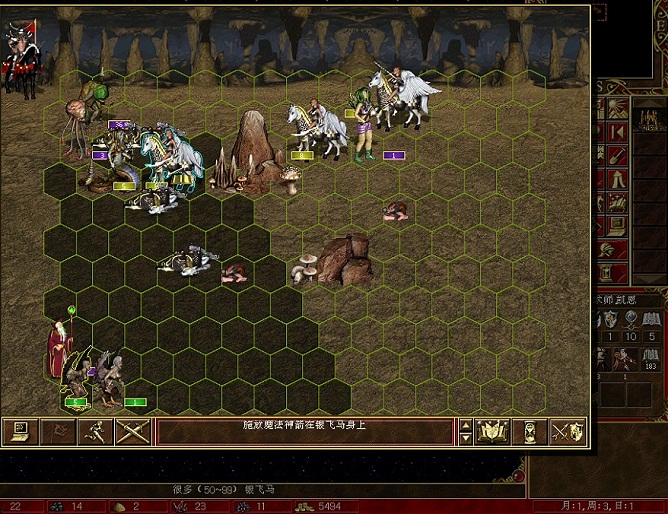Open the combat options menu
The image size is (668, 514).
point(18,431)
